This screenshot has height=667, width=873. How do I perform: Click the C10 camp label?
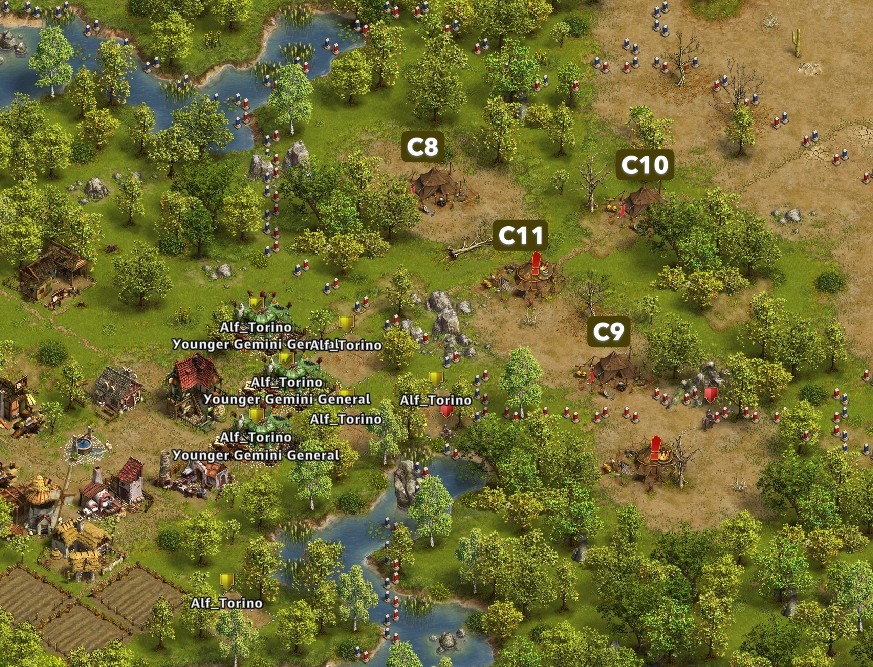pyautogui.click(x=644, y=165)
